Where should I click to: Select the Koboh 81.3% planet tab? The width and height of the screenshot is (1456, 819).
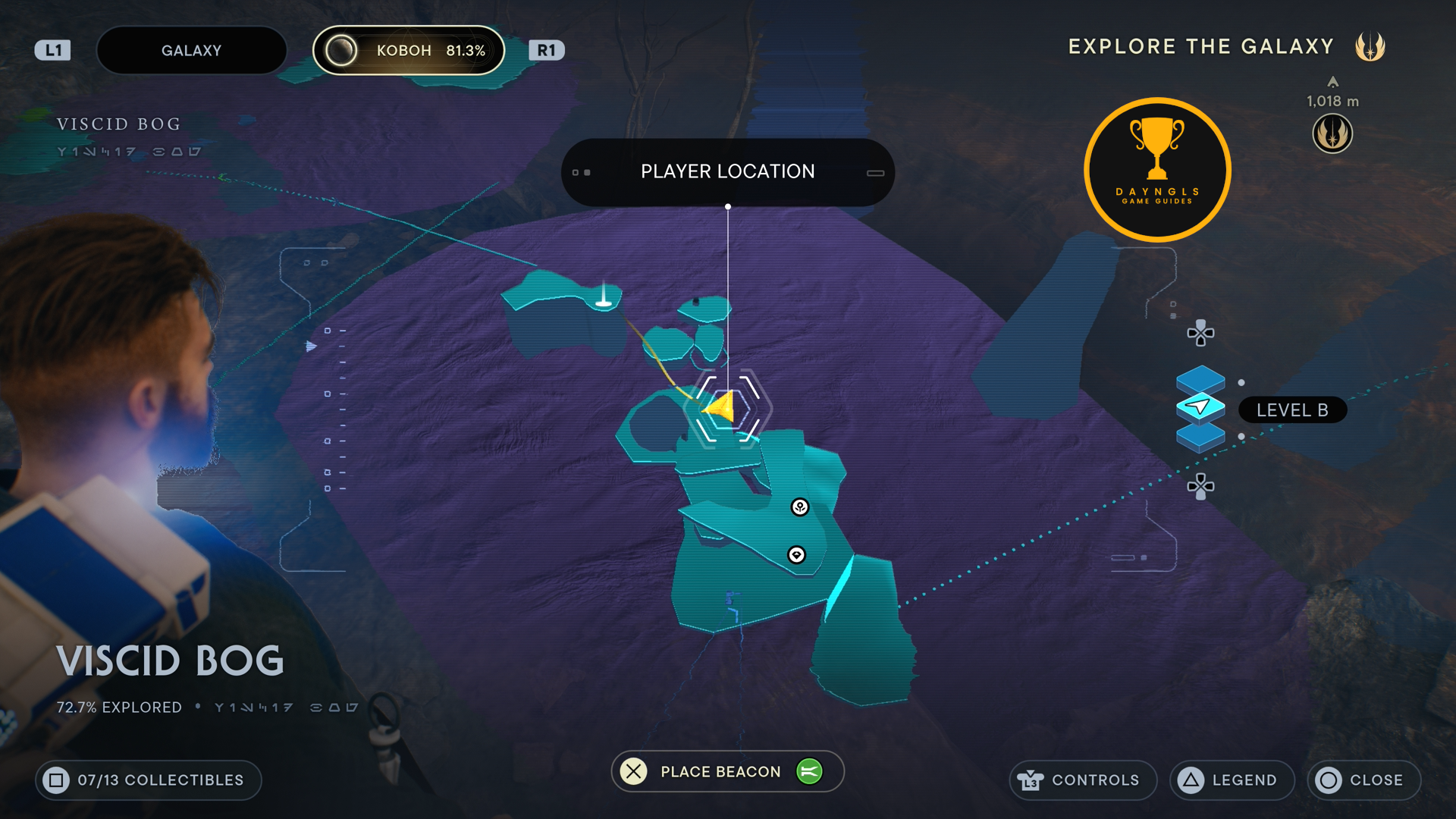(409, 51)
